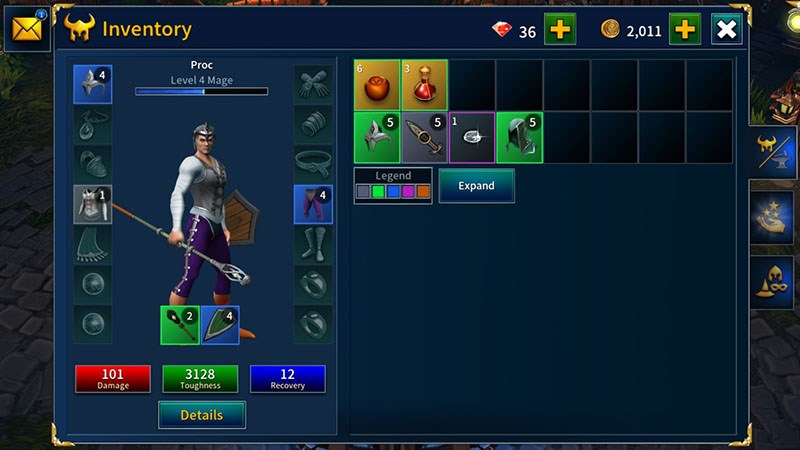The height and width of the screenshot is (450, 800).
Task: Choose the green helmet in the bag
Action: click(377, 137)
